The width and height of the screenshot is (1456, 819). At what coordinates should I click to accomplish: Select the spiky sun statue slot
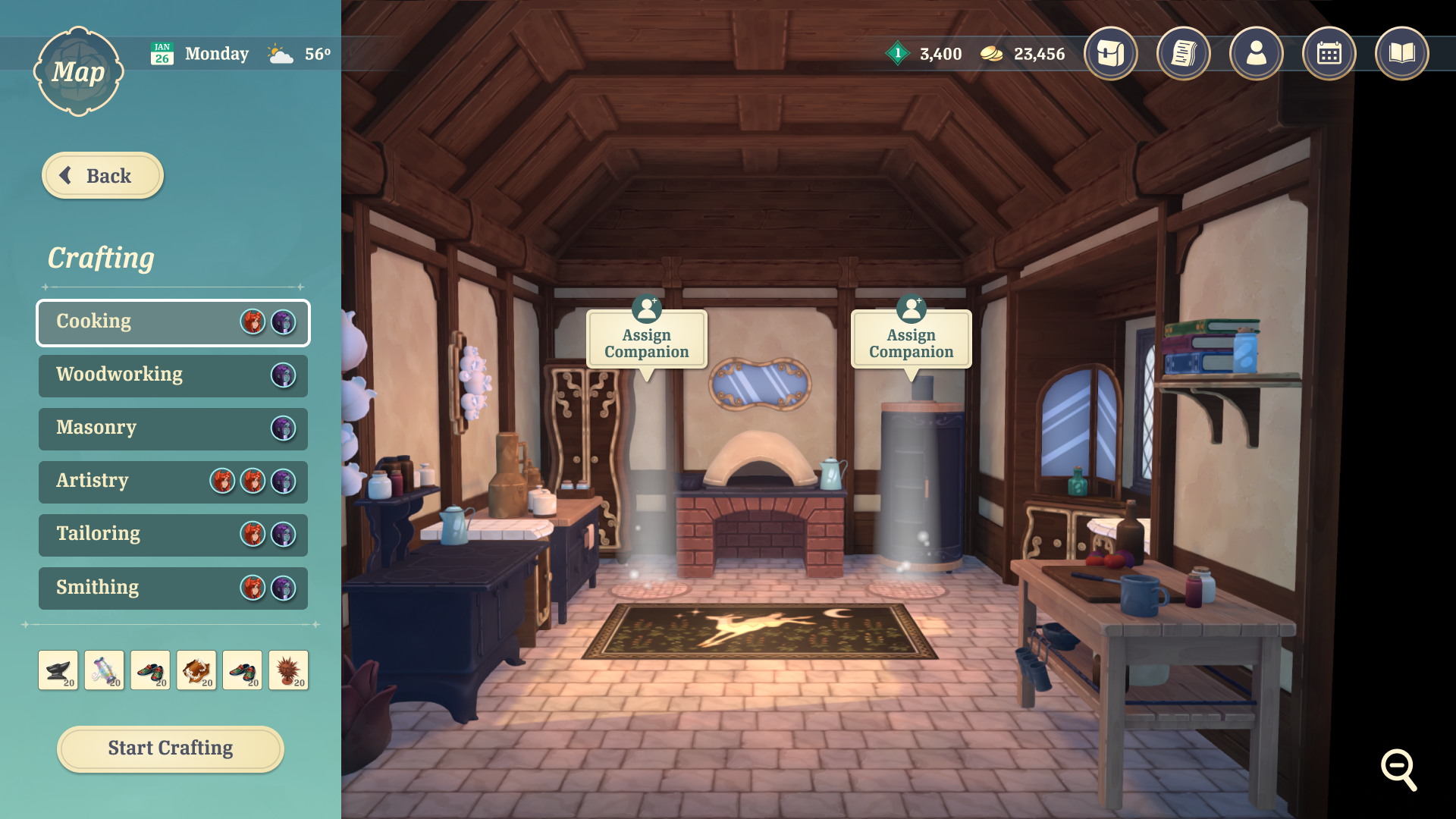pyautogui.click(x=288, y=670)
